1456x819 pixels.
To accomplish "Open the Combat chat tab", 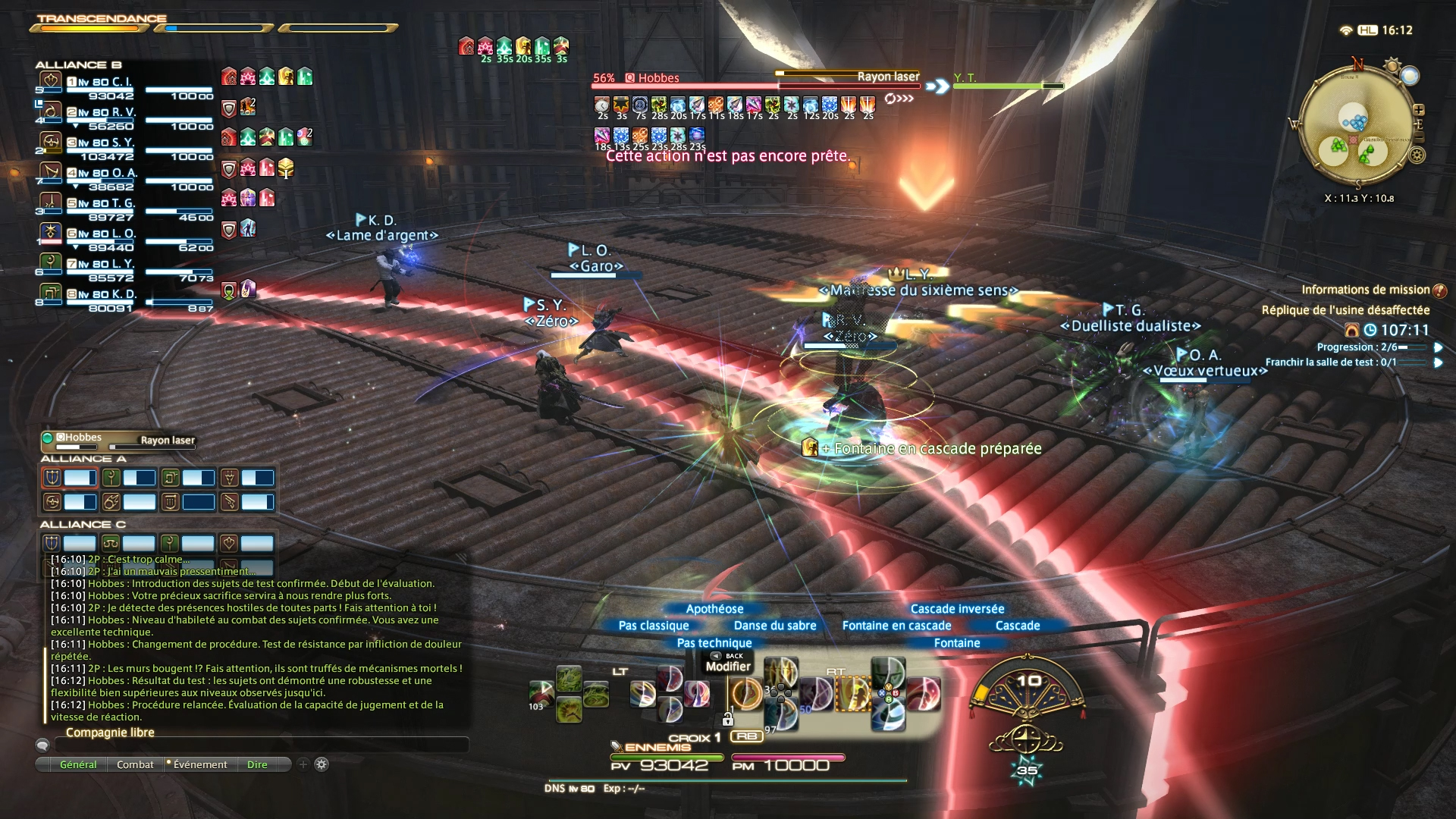I will pyautogui.click(x=135, y=764).
